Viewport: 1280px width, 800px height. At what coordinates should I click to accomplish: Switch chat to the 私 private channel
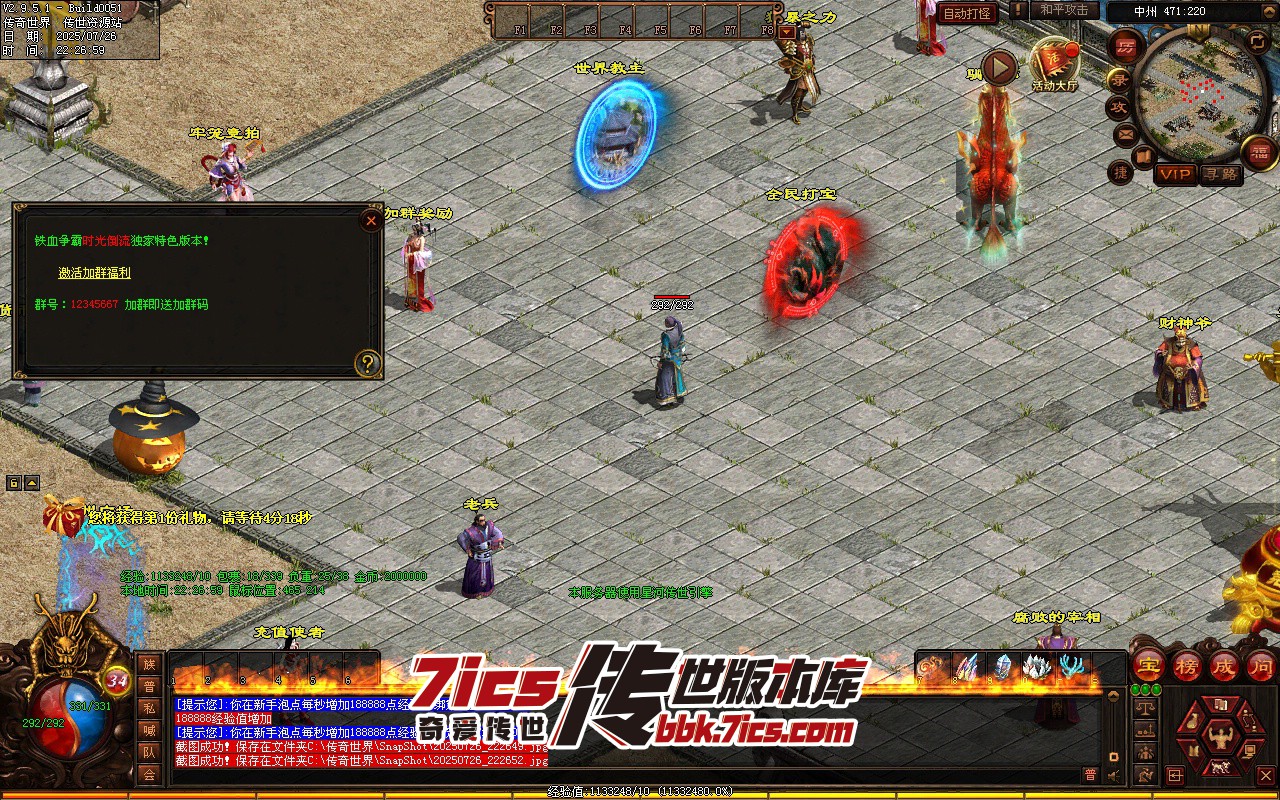click(149, 708)
